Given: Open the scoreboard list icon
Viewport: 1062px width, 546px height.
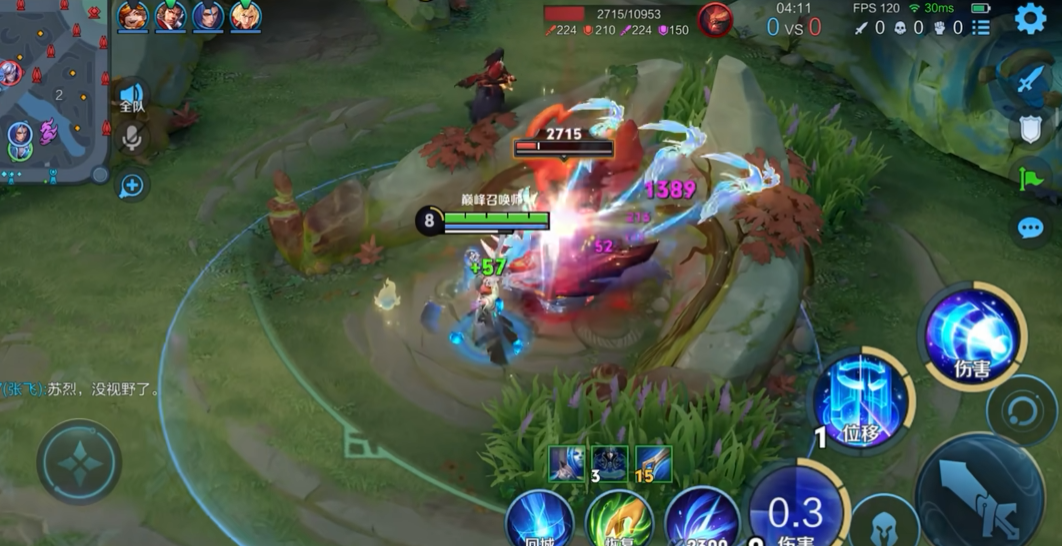Looking at the screenshot, I should (981, 28).
